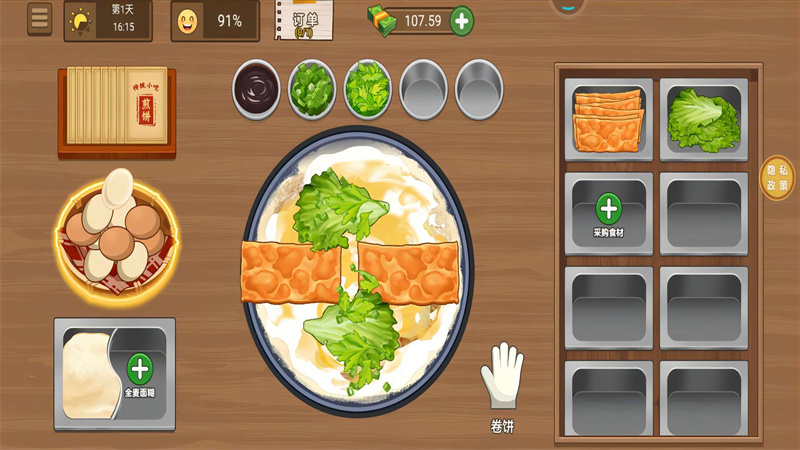The image size is (800, 450).
Task: Unlock whole wheat batter 全麦面糊
Action: click(139, 370)
